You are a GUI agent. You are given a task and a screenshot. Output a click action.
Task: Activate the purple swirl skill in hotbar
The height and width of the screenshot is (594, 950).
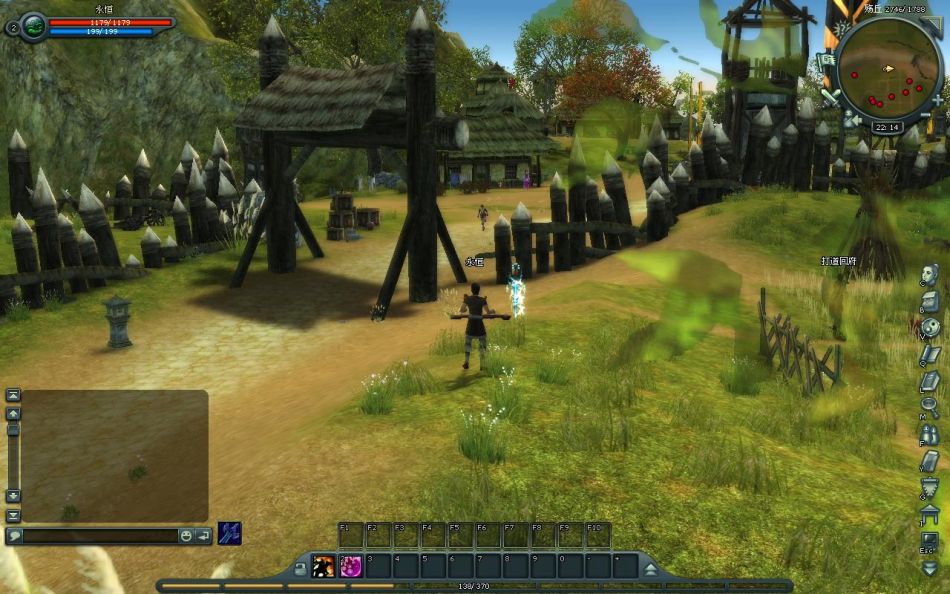click(x=351, y=566)
